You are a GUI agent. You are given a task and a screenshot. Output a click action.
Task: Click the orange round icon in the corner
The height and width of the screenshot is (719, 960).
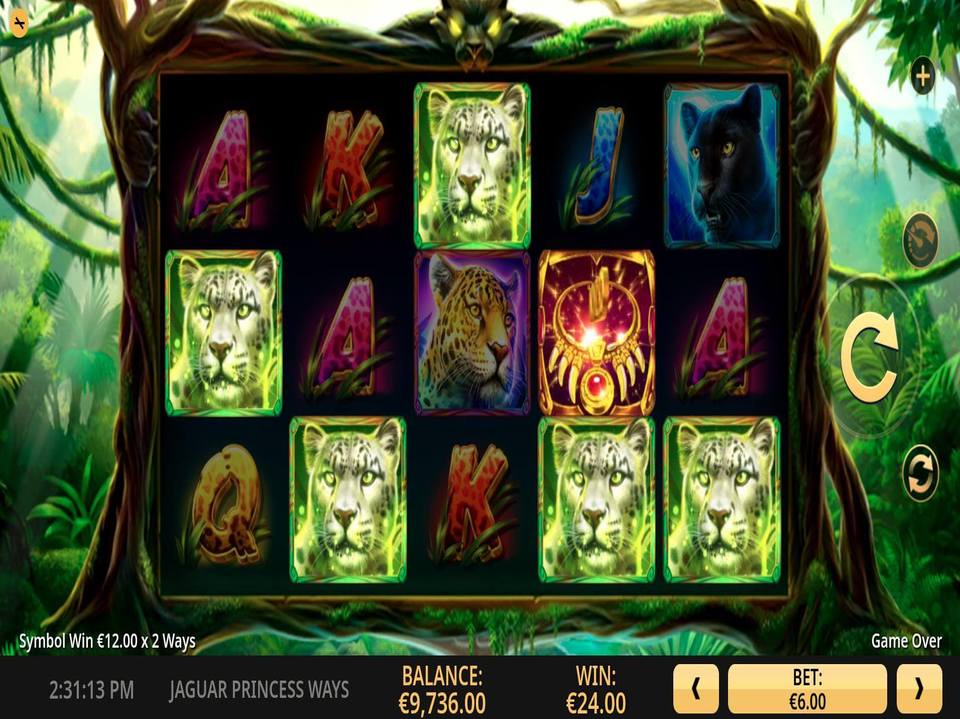[19, 23]
